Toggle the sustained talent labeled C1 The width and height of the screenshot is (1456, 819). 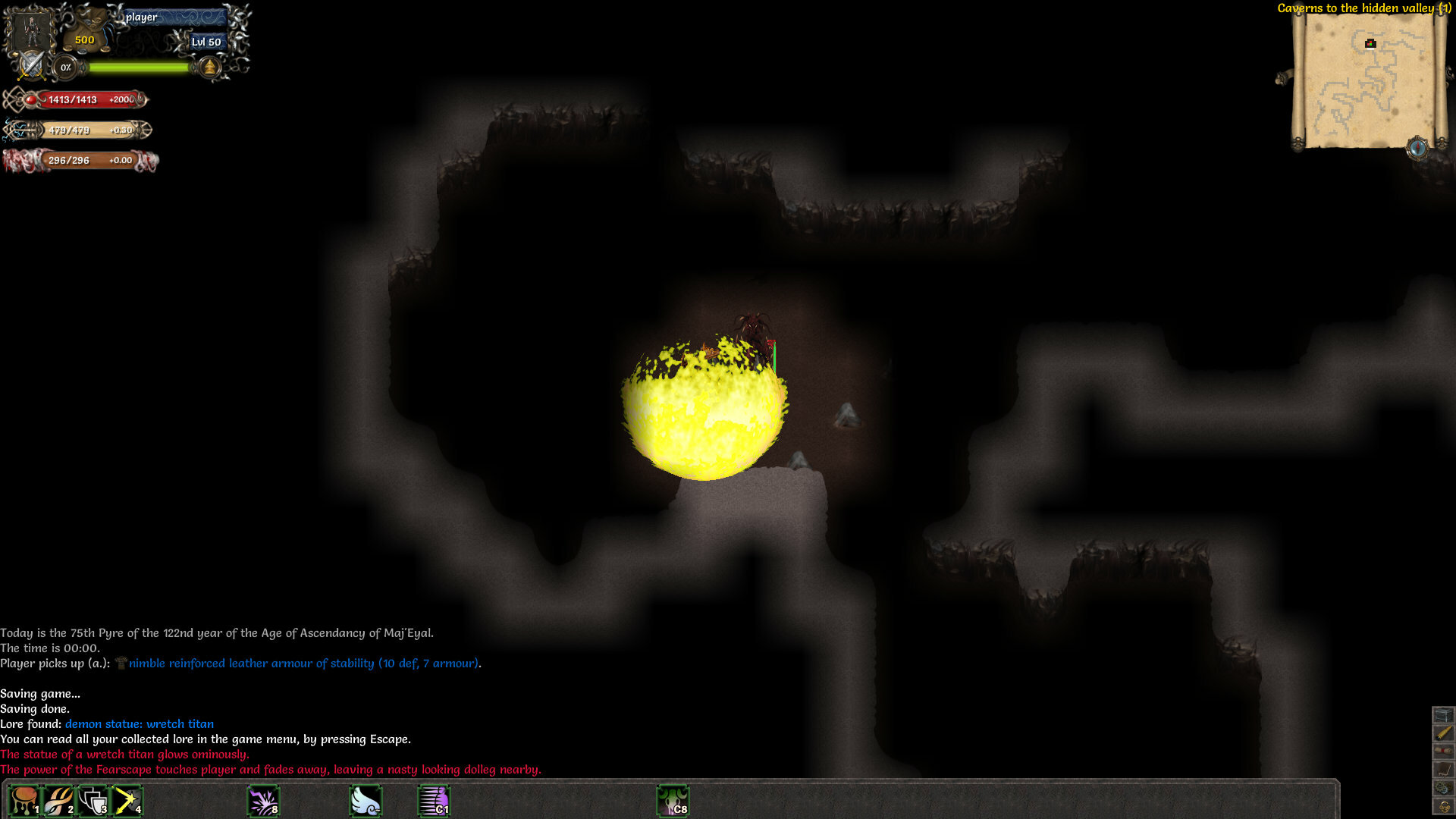tap(435, 799)
